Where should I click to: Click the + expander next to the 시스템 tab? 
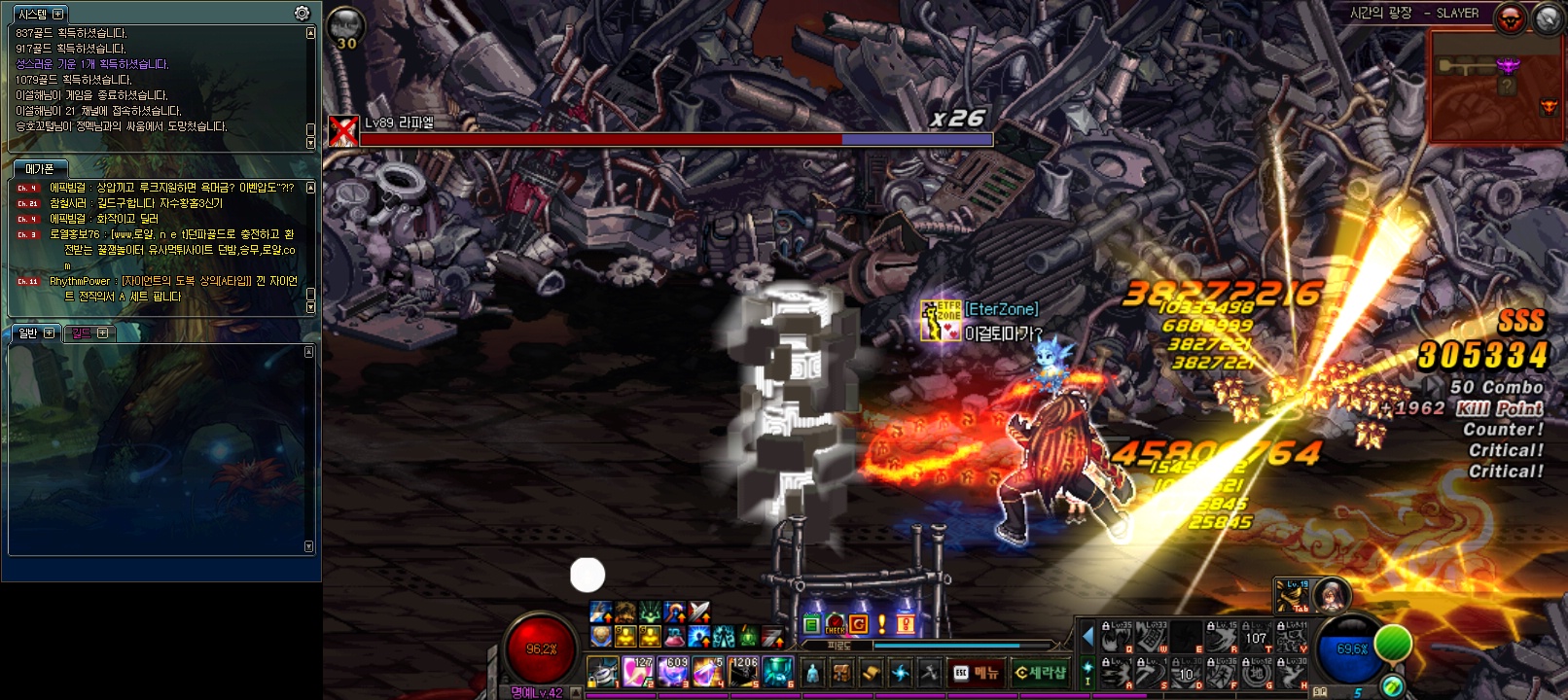point(58,14)
